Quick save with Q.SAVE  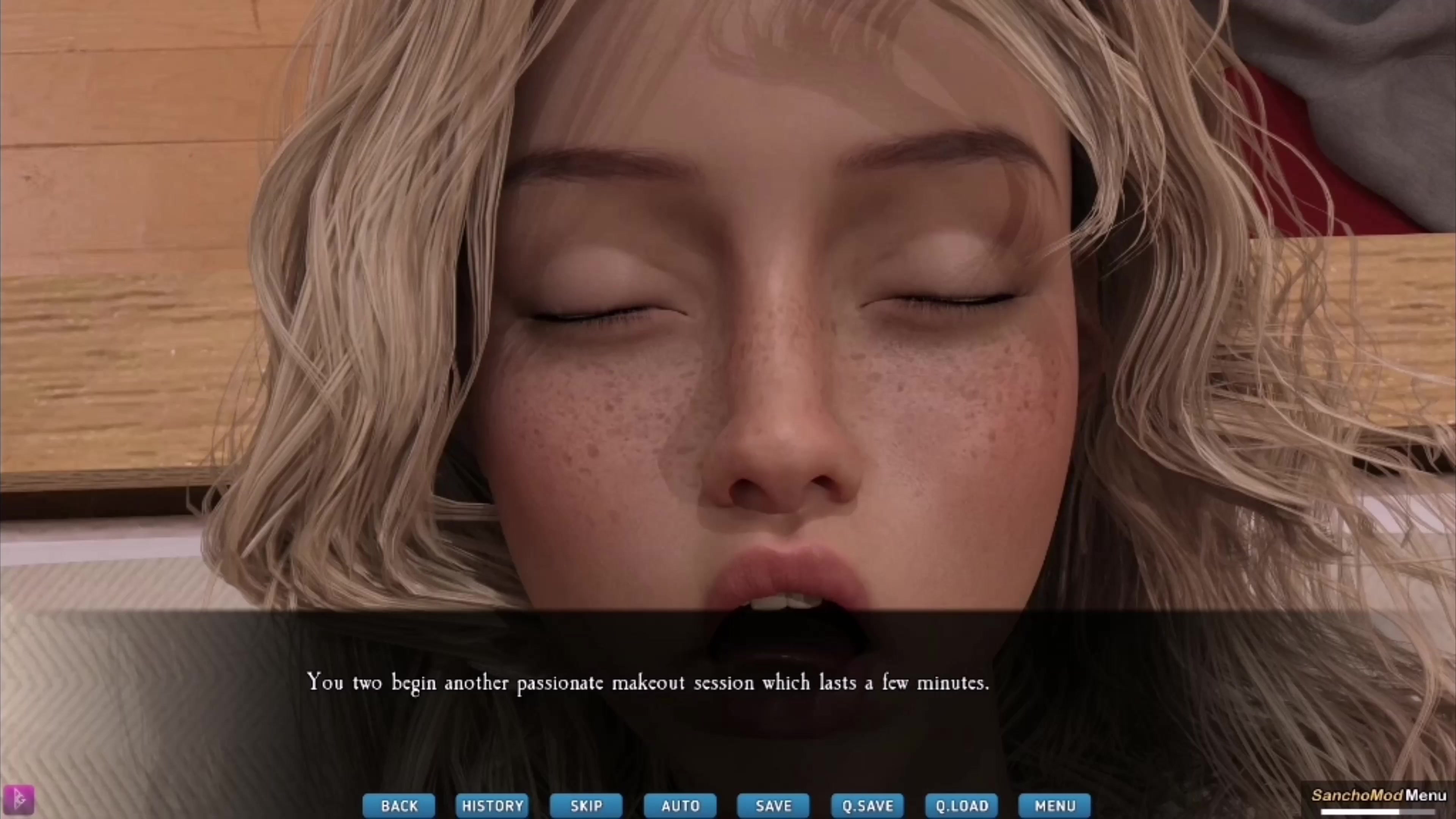(x=868, y=805)
